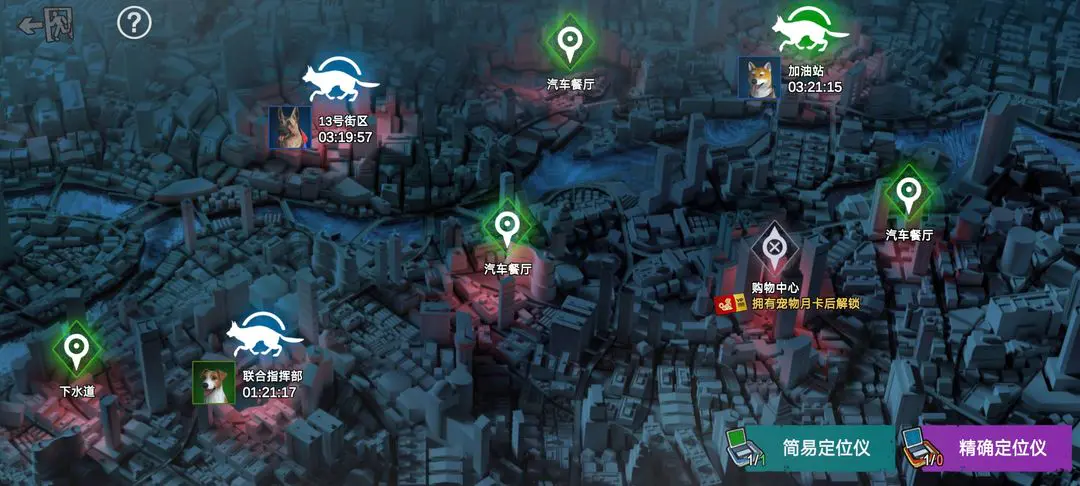Go back using the top-left arrow
This screenshot has width=1080, height=486.
point(46,24)
